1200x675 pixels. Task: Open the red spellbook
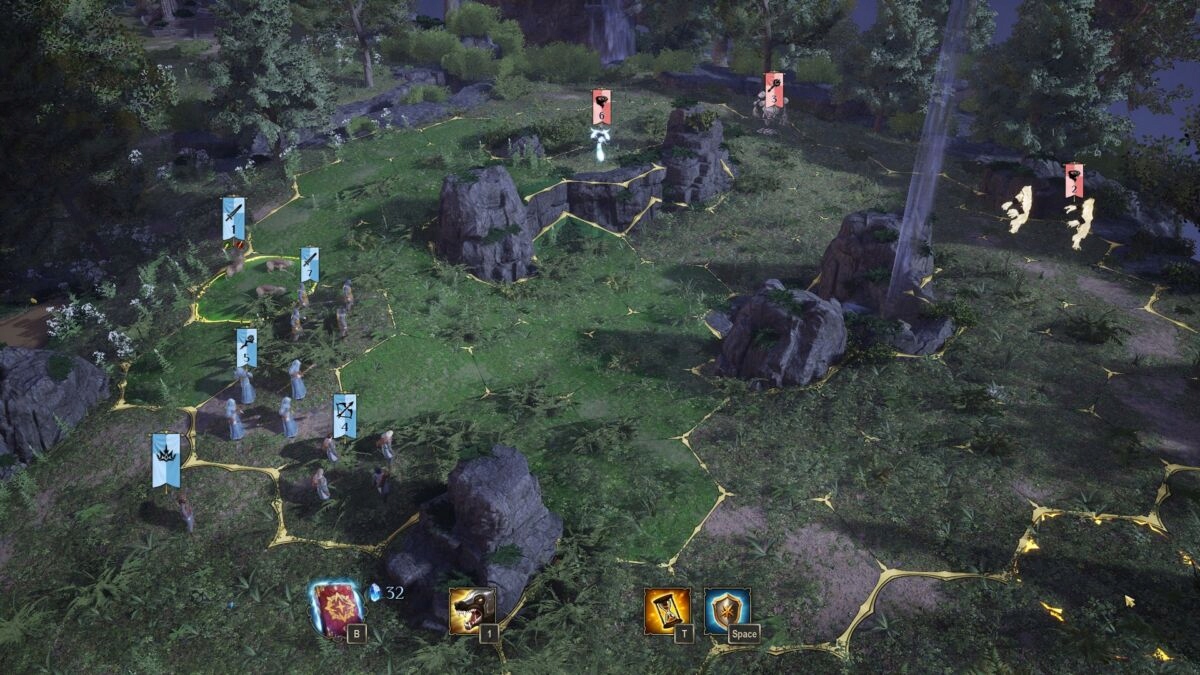click(337, 608)
